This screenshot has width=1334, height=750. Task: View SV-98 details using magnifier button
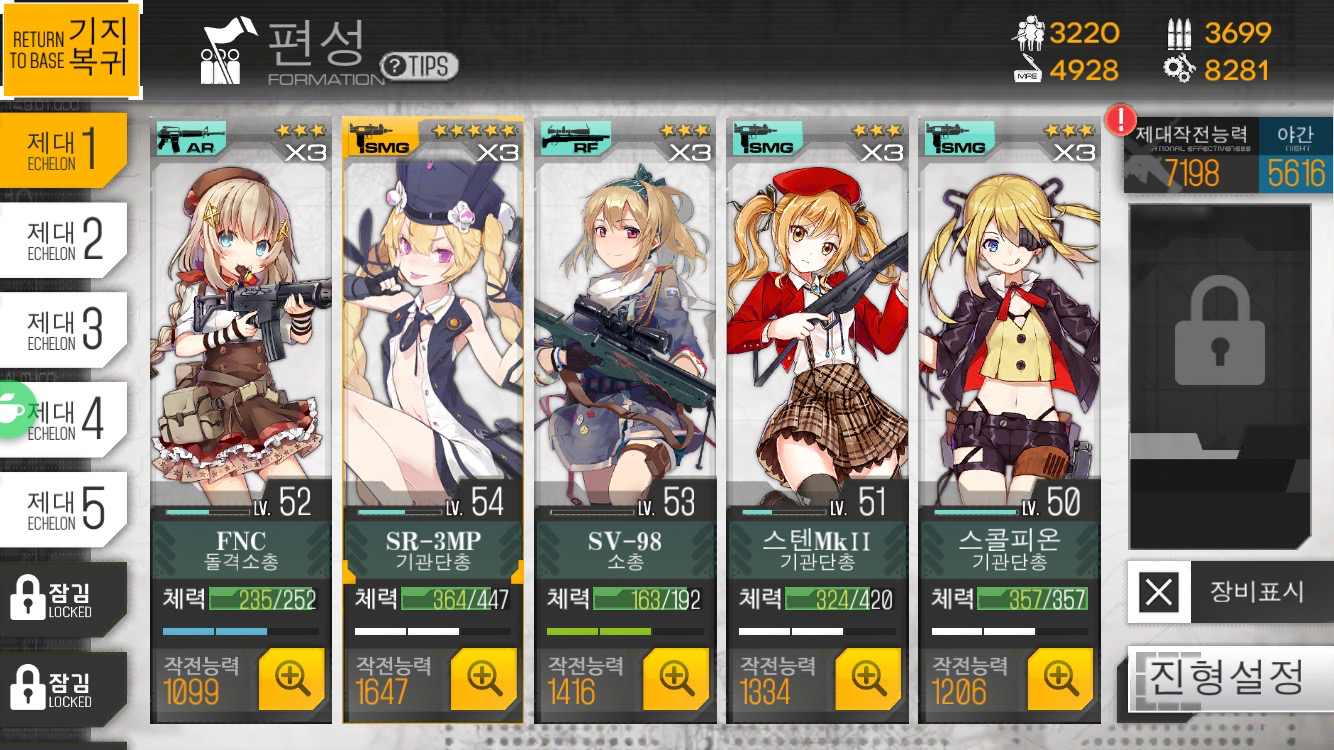tap(676, 679)
